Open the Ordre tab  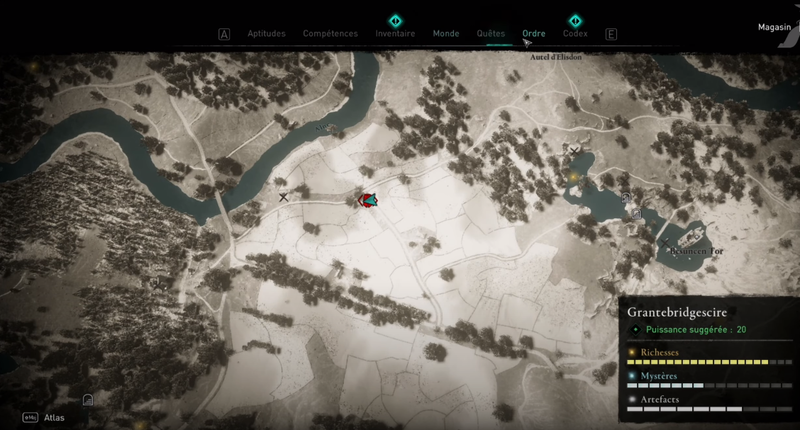[x=534, y=33]
